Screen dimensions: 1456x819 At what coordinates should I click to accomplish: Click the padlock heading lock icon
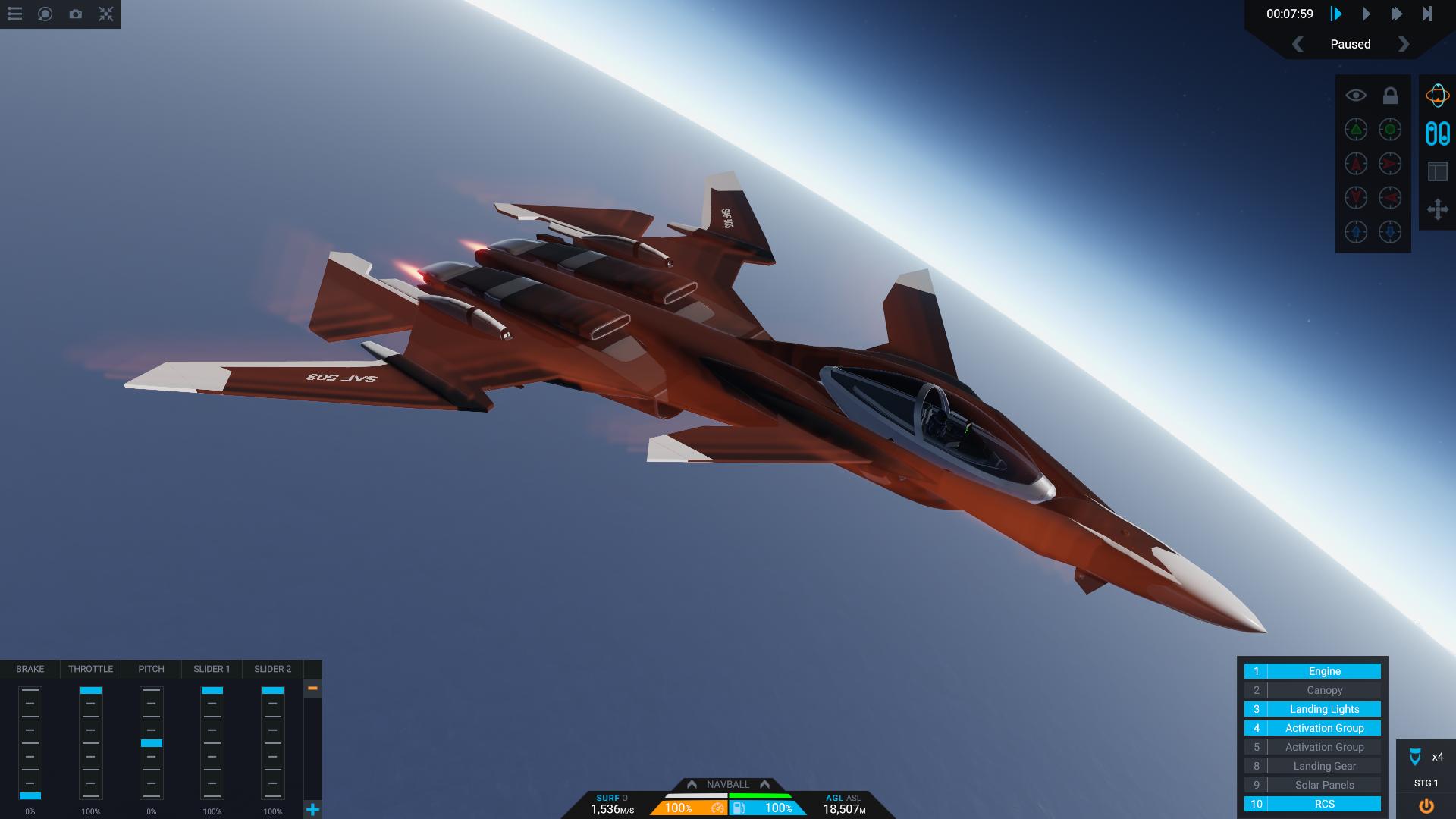(x=1390, y=96)
